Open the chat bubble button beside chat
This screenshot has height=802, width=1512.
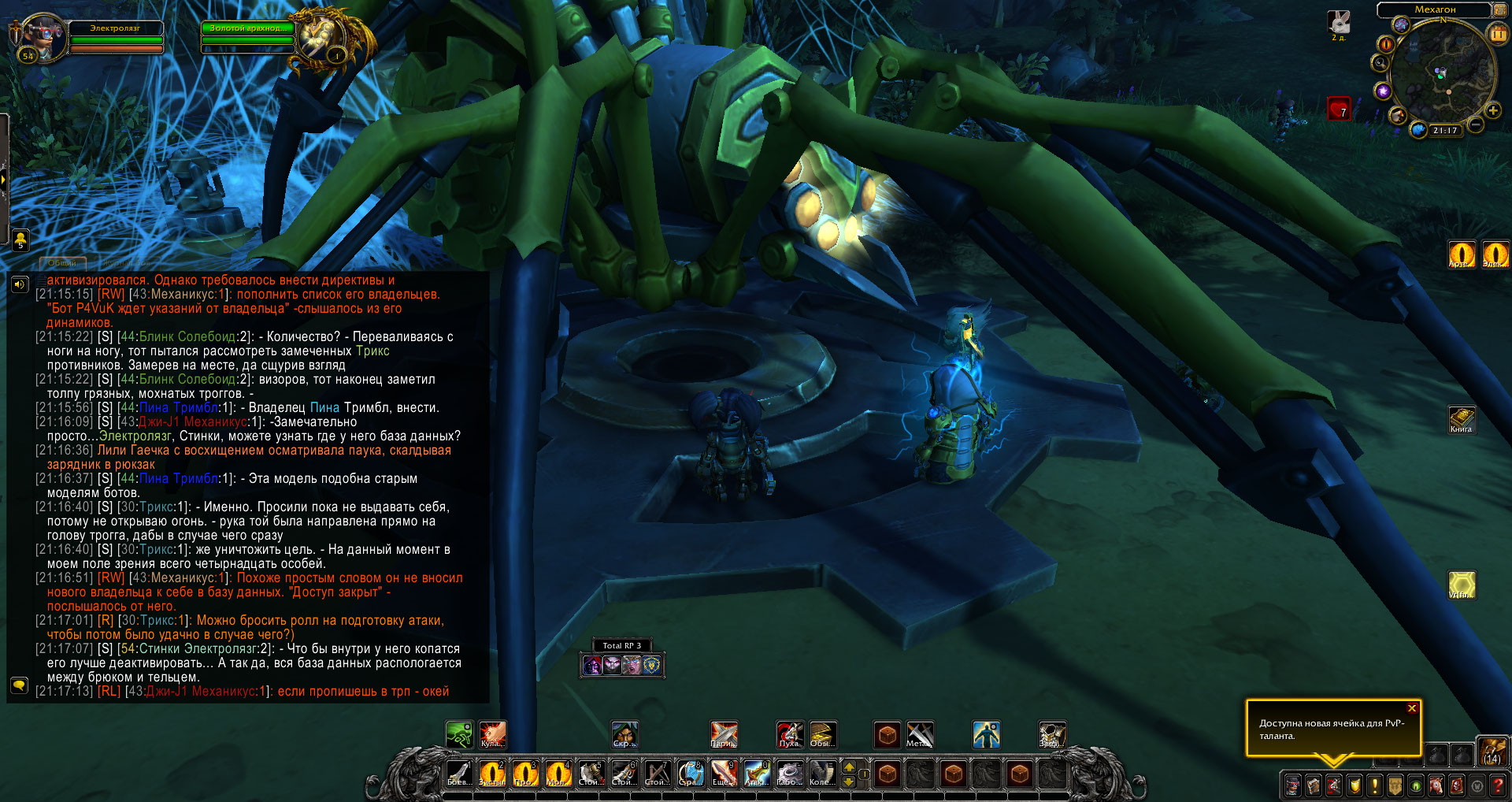[19, 685]
